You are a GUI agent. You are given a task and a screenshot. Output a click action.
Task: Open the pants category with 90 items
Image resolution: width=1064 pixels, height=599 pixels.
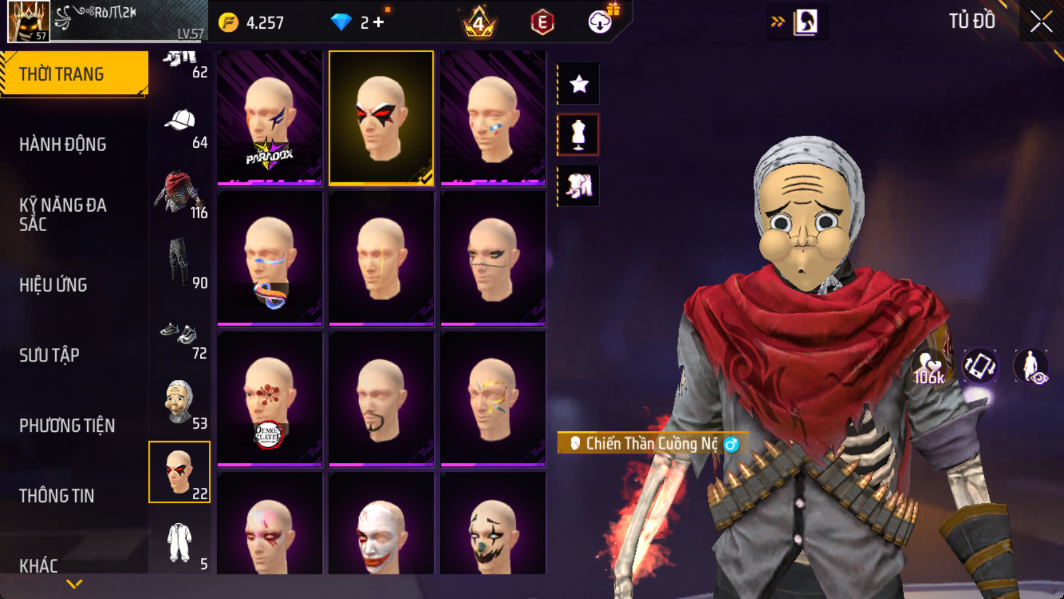180,264
